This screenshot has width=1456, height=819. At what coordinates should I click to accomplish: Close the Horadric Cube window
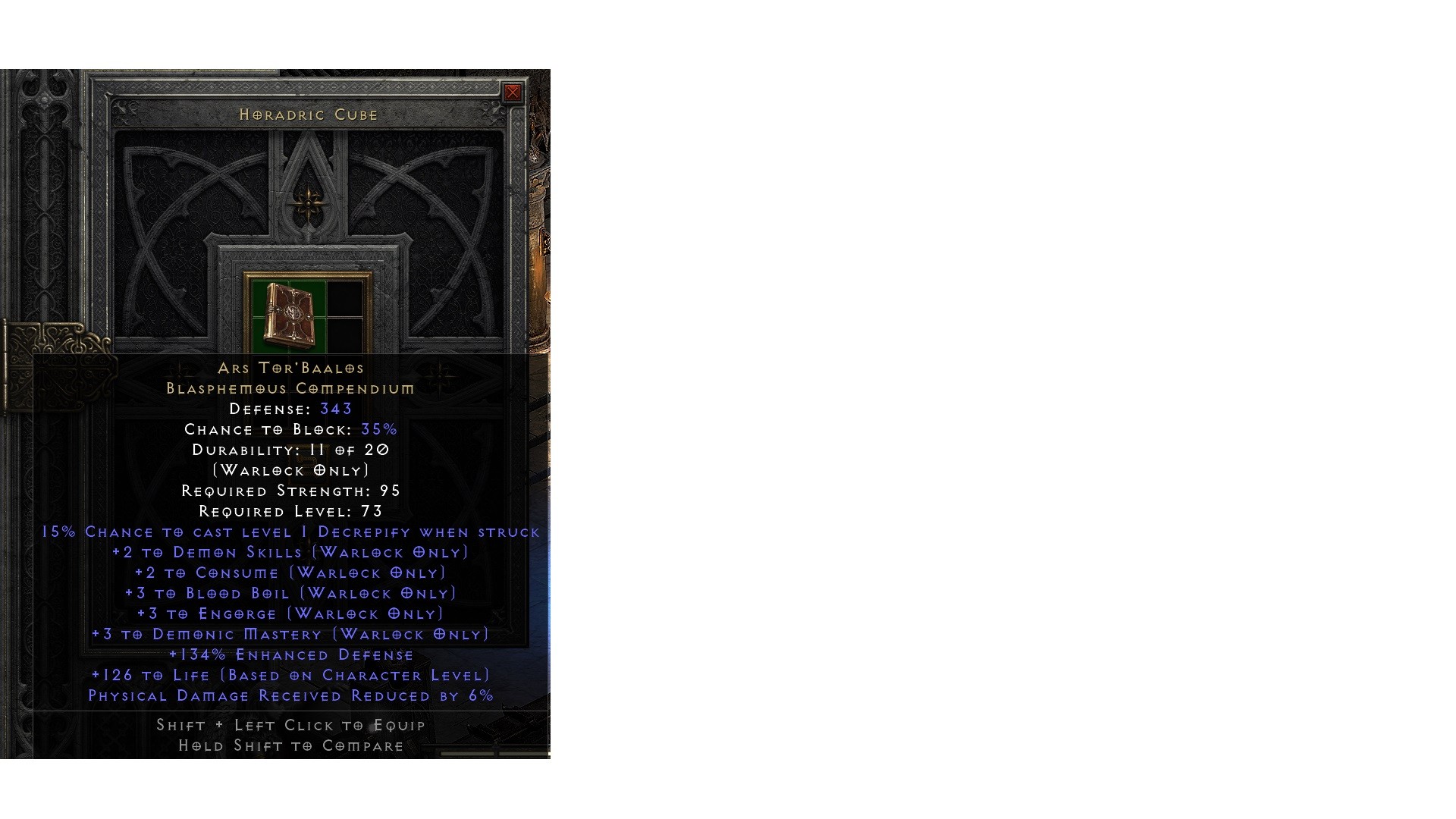(513, 93)
